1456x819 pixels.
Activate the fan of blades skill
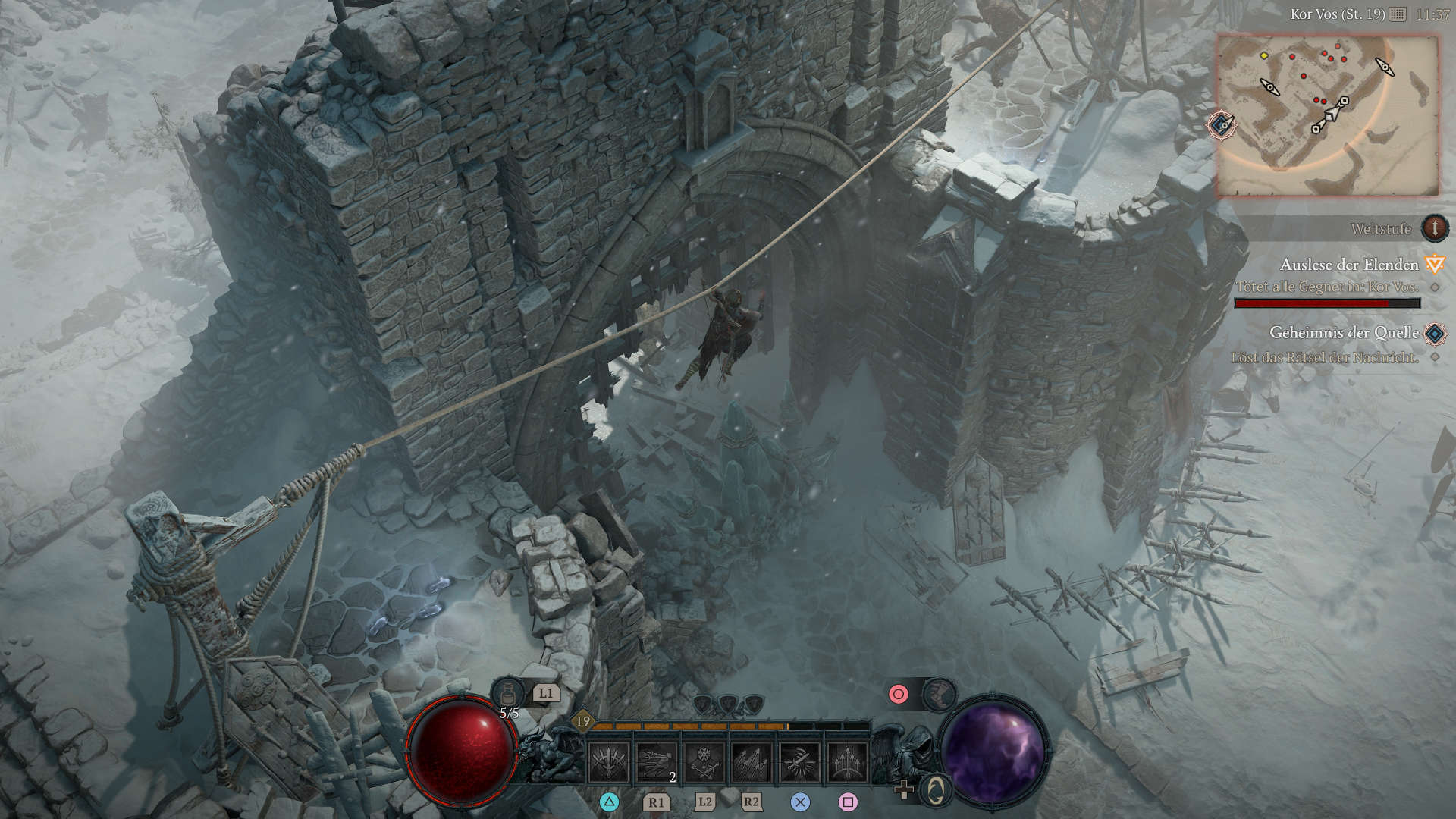click(x=608, y=761)
